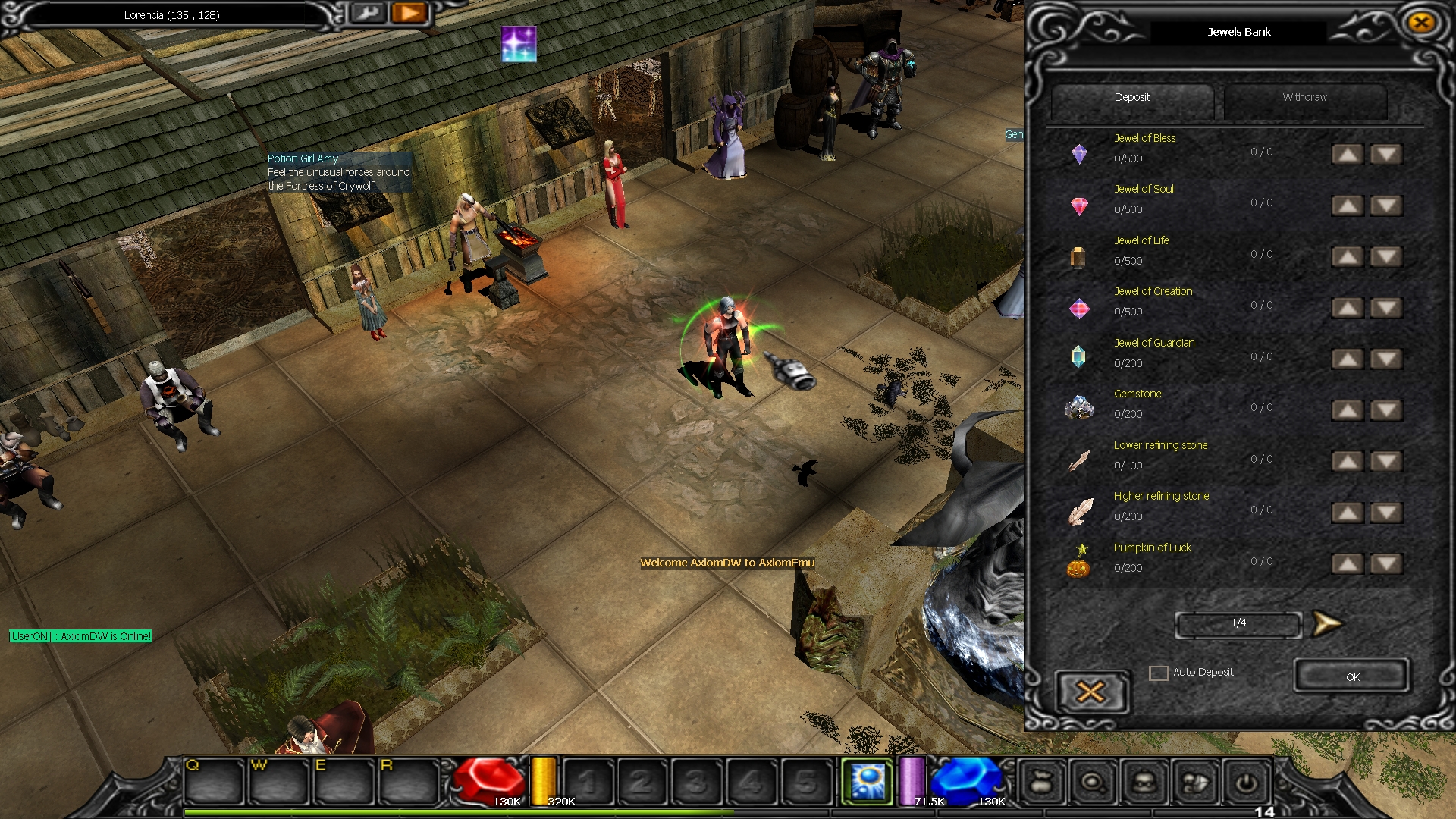The image size is (1456, 819).
Task: Click the orange play arrow button
Action: (x=409, y=13)
